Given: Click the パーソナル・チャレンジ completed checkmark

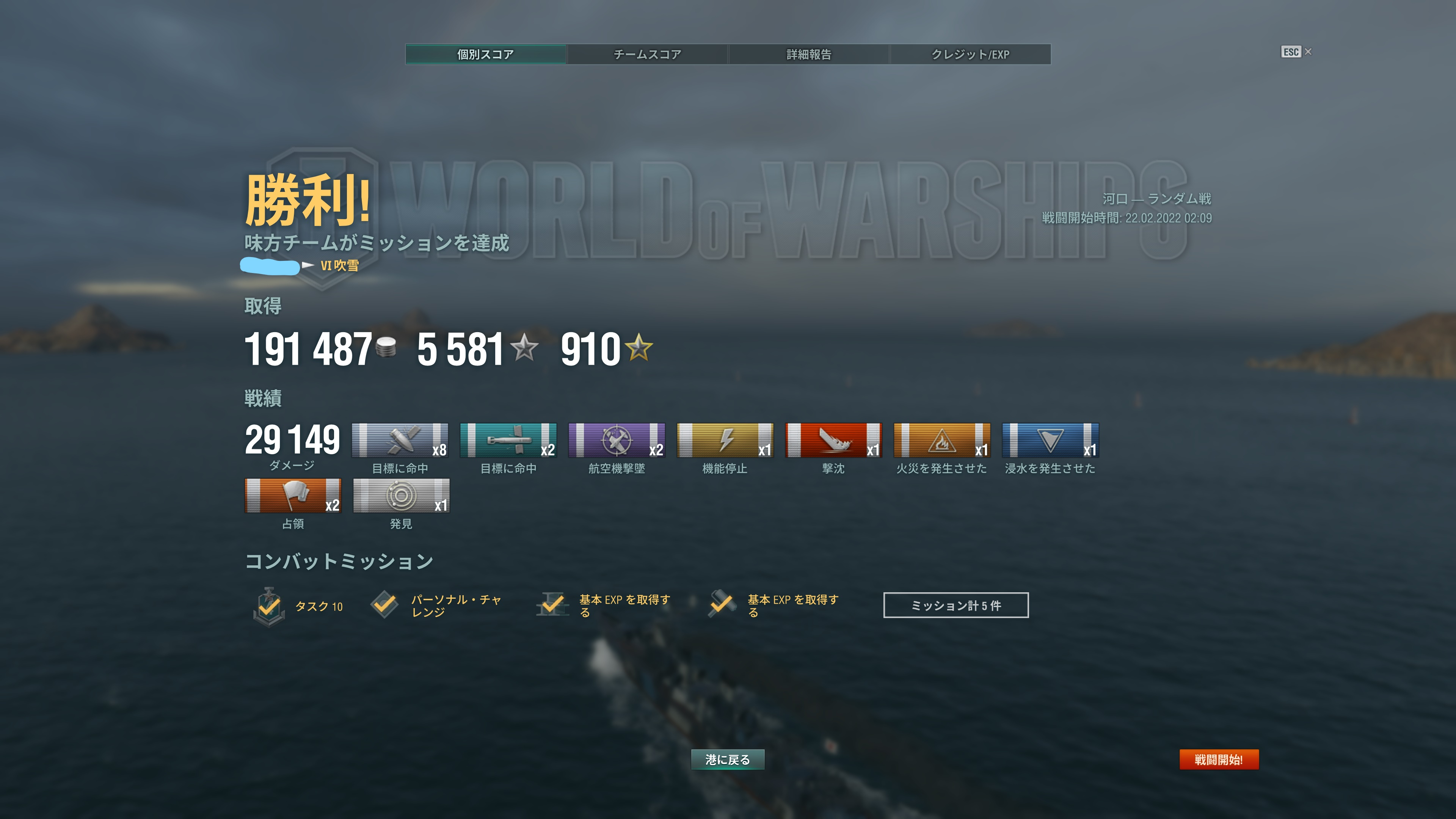Looking at the screenshot, I should tap(387, 605).
